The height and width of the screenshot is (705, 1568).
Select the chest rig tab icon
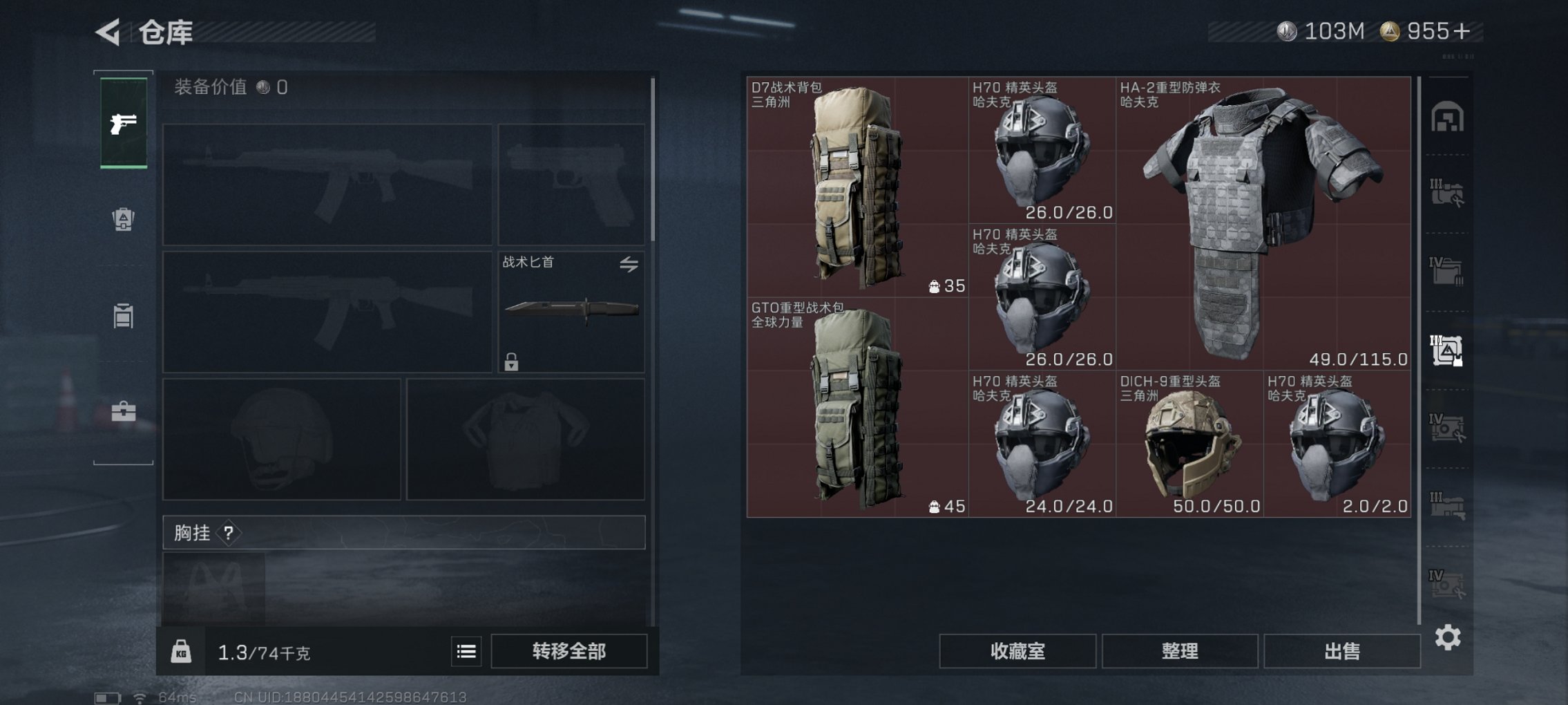click(x=124, y=315)
